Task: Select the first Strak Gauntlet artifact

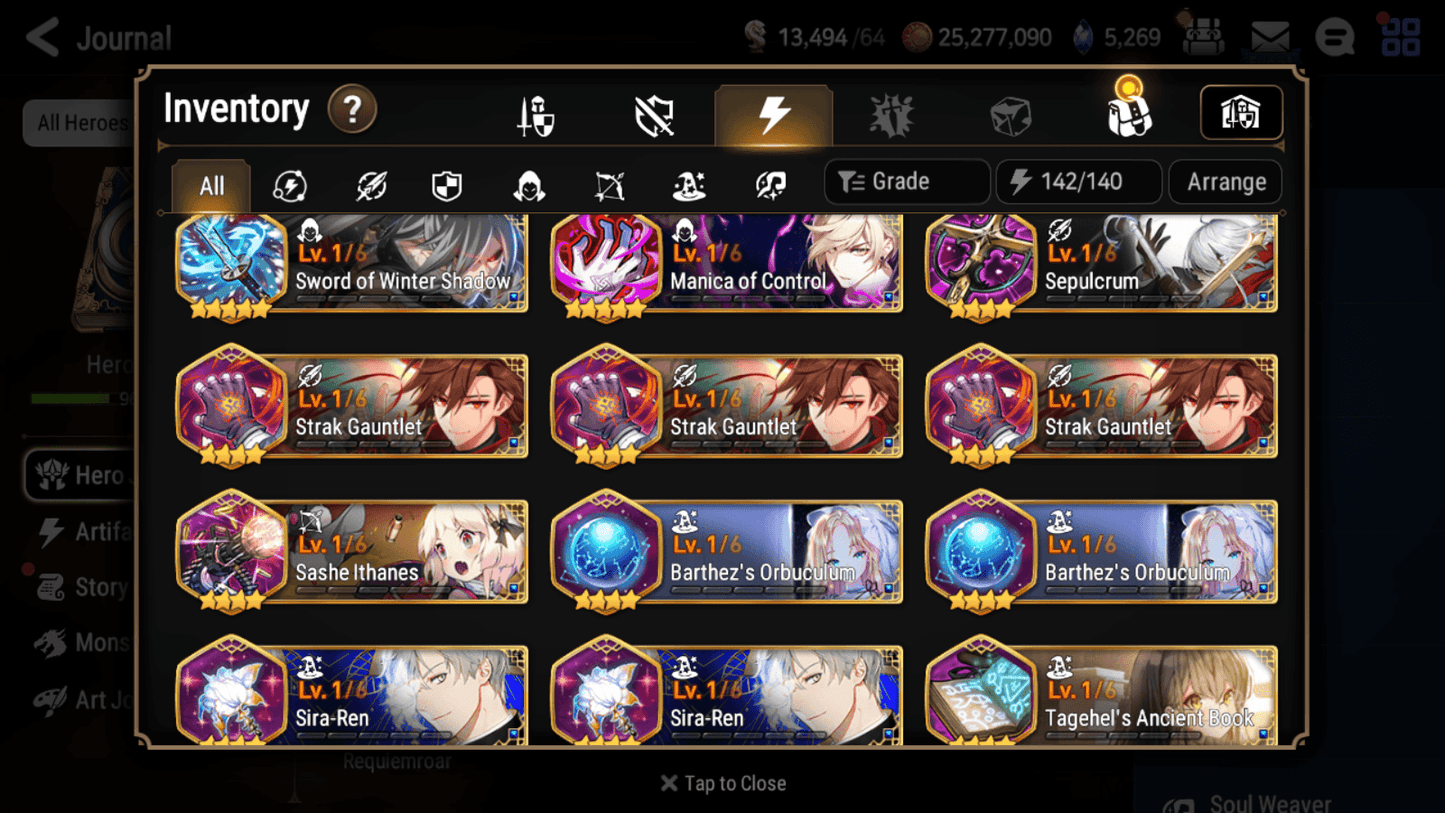Action: (x=352, y=406)
